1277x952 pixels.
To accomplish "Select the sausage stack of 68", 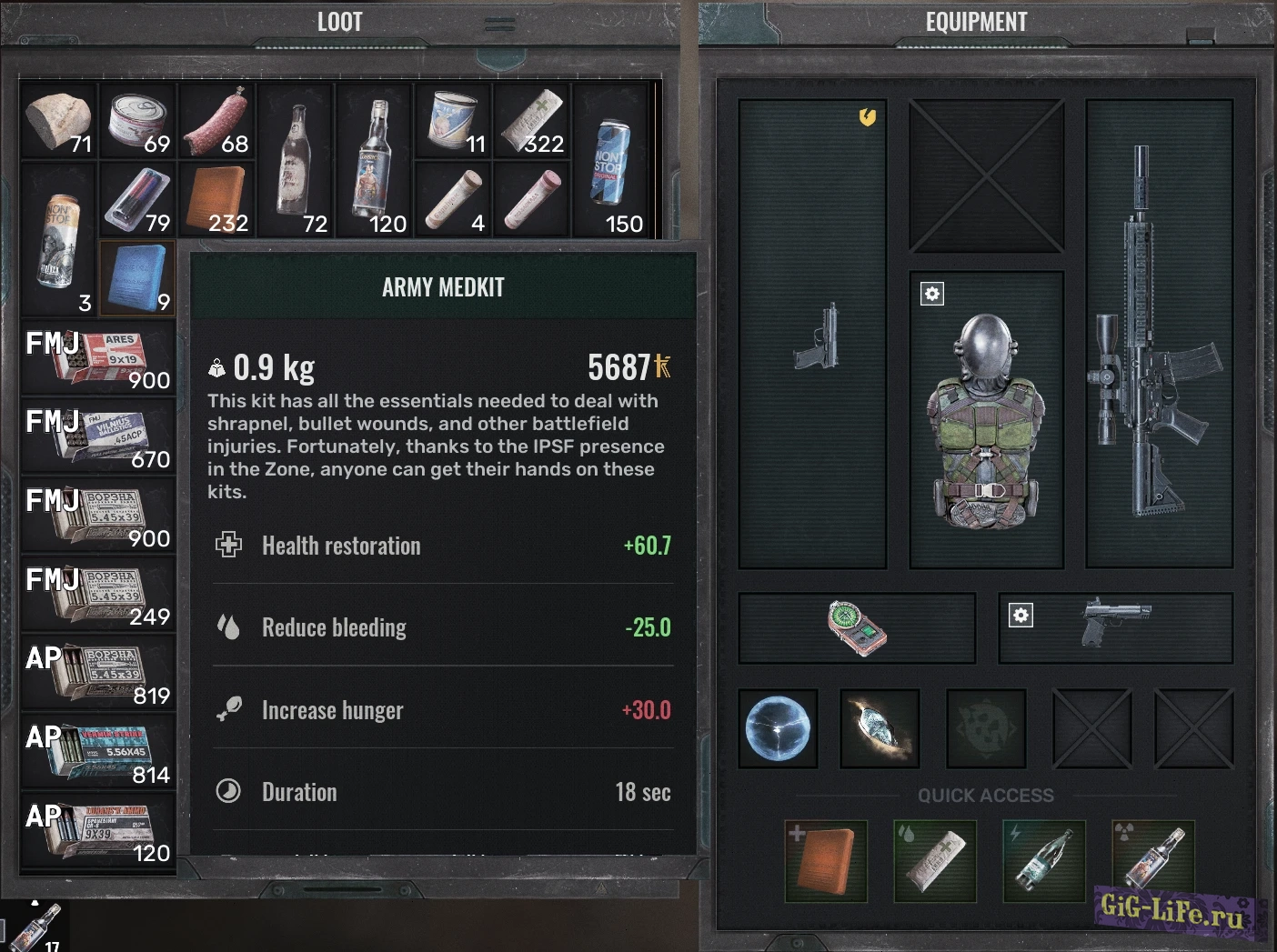I will (x=216, y=121).
